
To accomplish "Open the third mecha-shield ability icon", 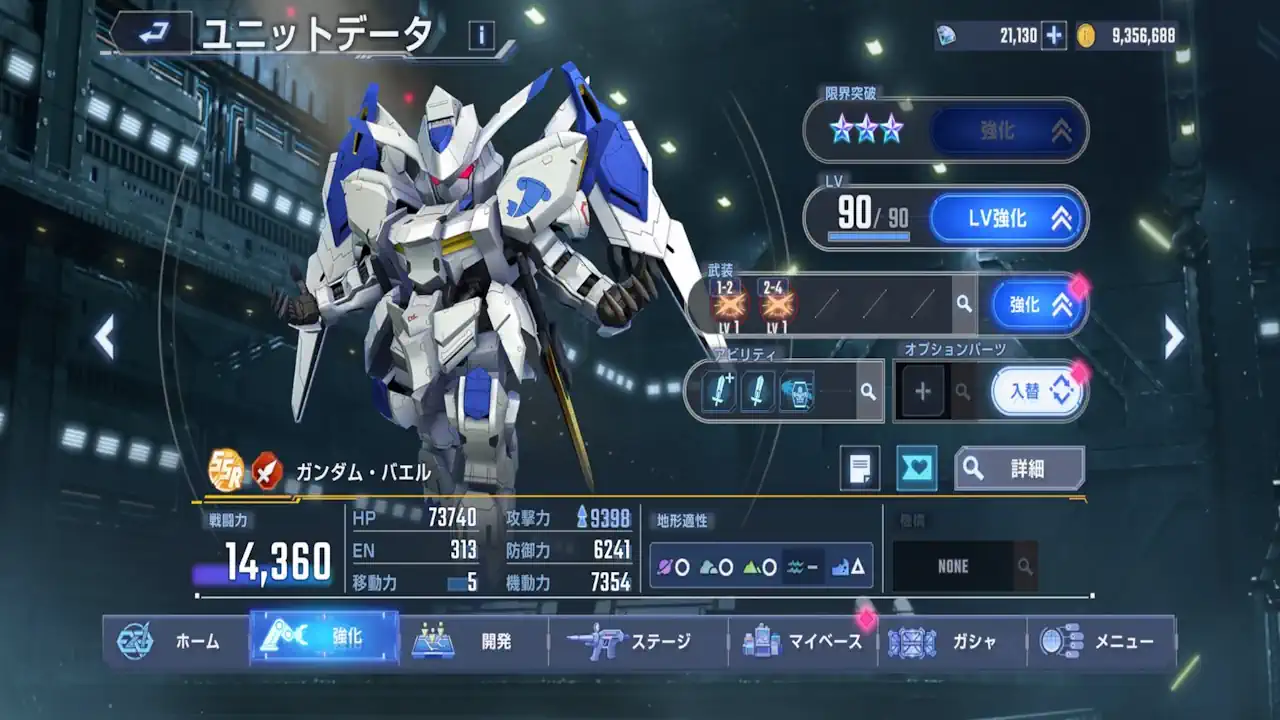I will (x=796, y=390).
